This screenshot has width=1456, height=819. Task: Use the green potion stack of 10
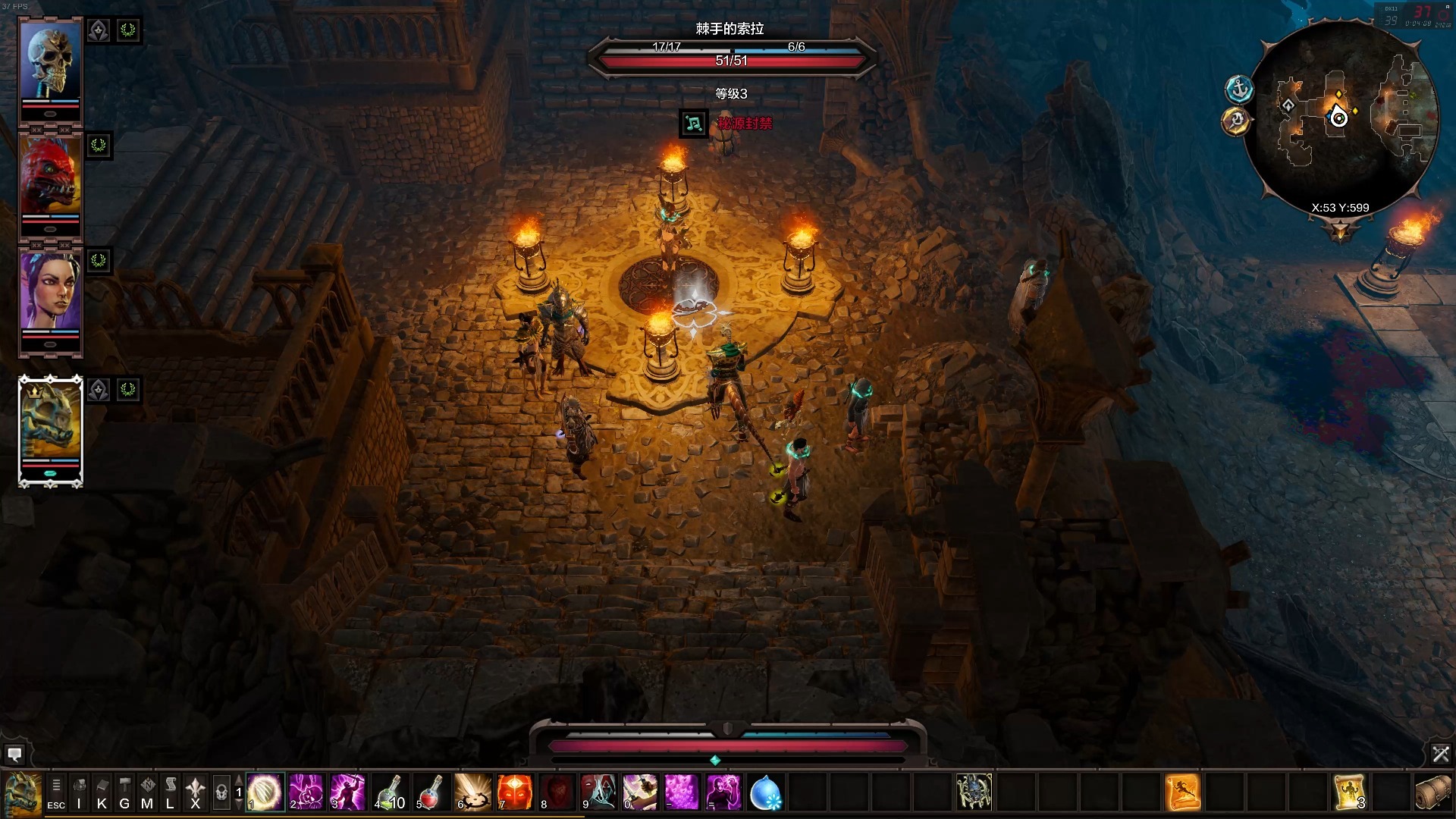(x=391, y=792)
